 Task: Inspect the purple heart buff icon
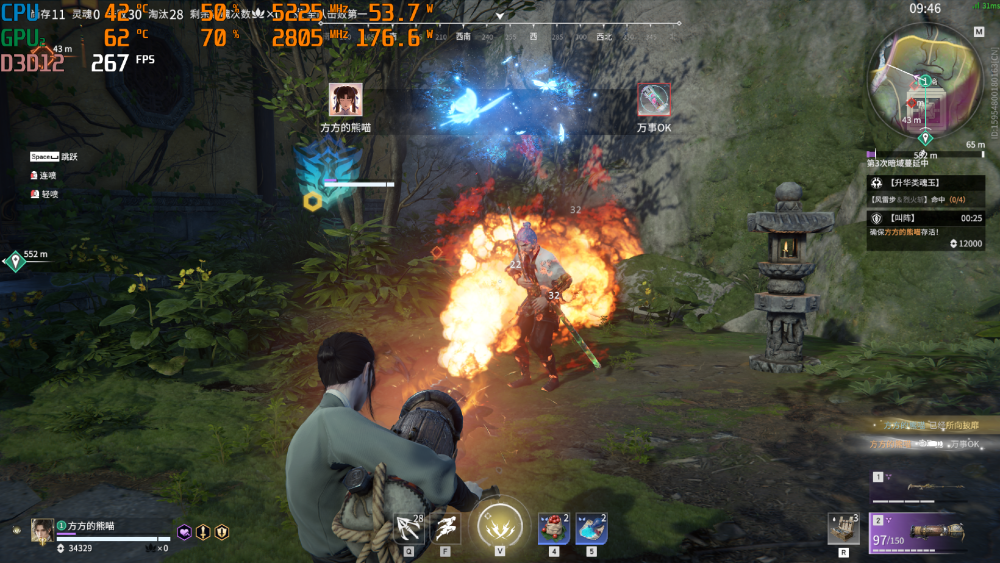(x=184, y=532)
